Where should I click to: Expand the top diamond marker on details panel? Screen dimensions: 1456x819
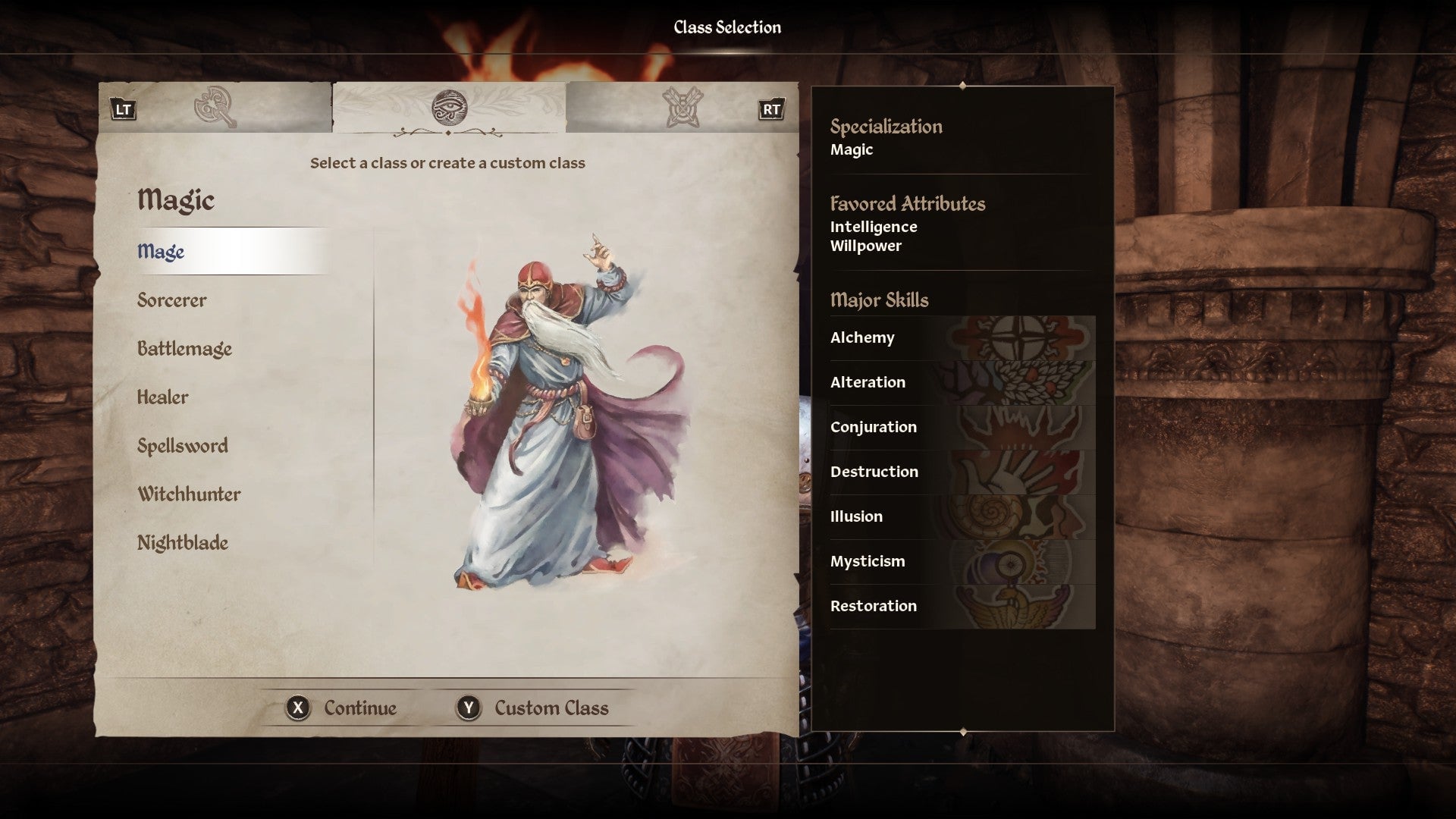pyautogui.click(x=963, y=86)
